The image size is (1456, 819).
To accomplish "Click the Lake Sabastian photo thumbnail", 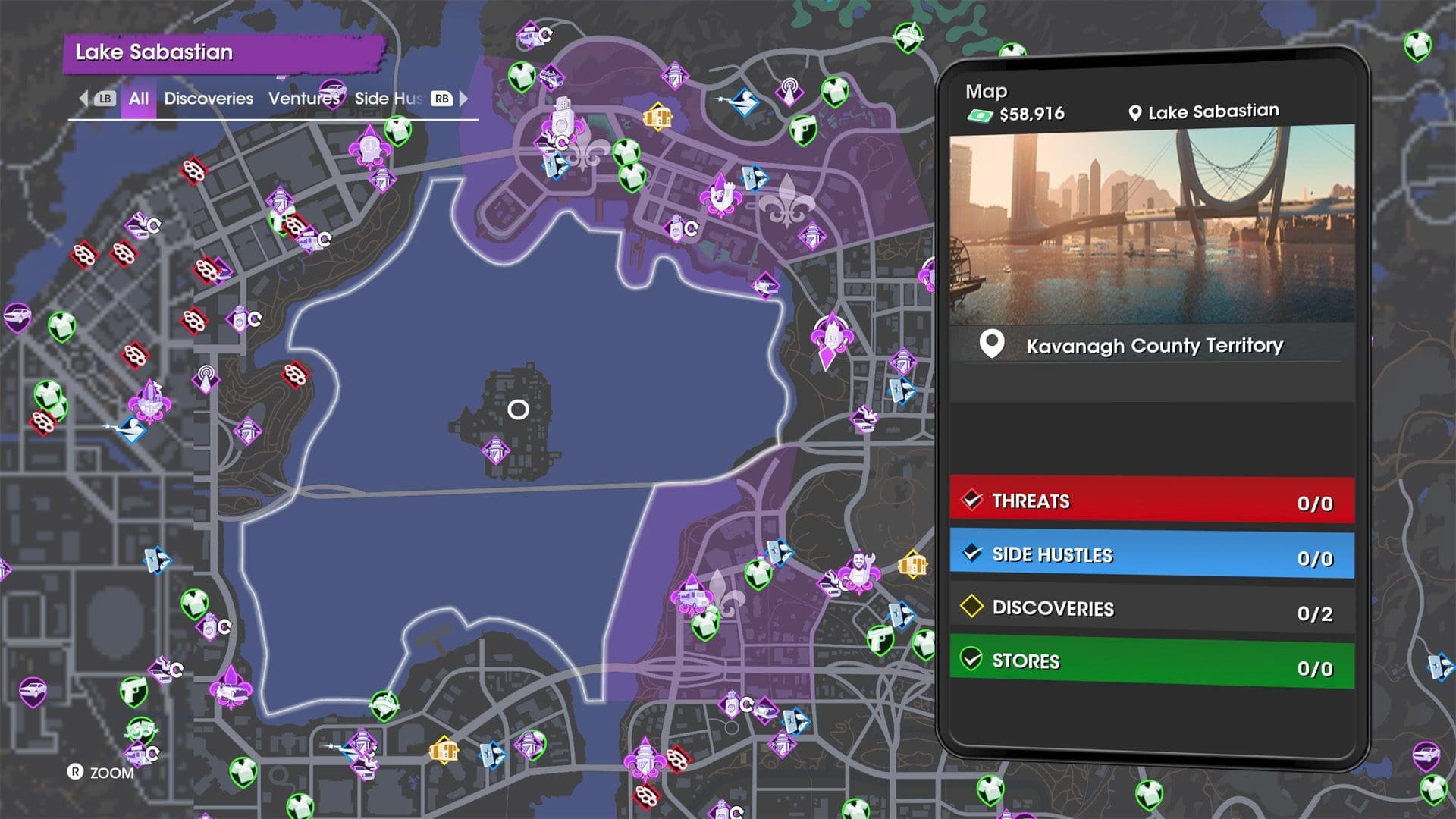I will point(1151,225).
